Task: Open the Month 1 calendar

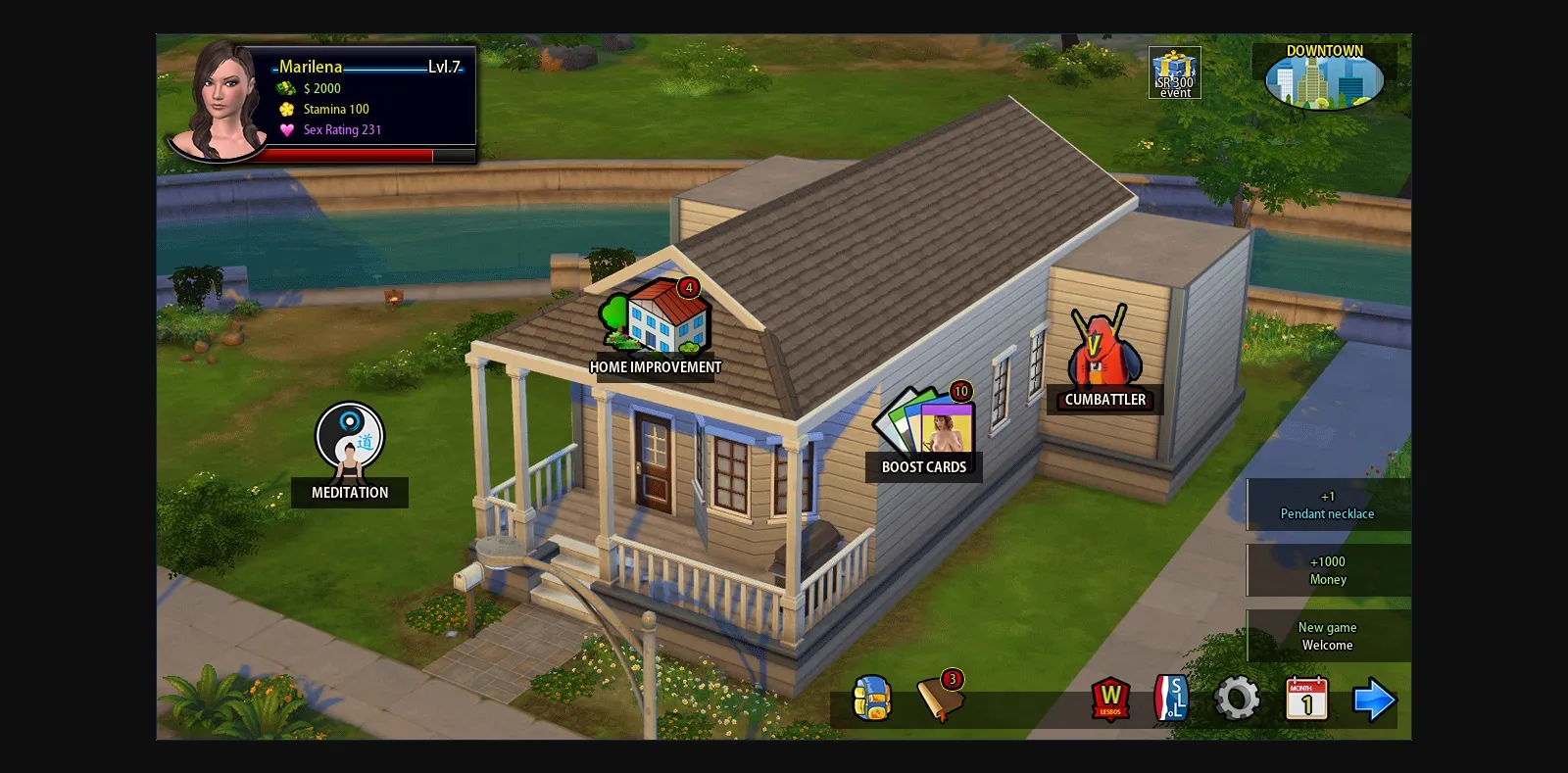Action: [x=1306, y=699]
